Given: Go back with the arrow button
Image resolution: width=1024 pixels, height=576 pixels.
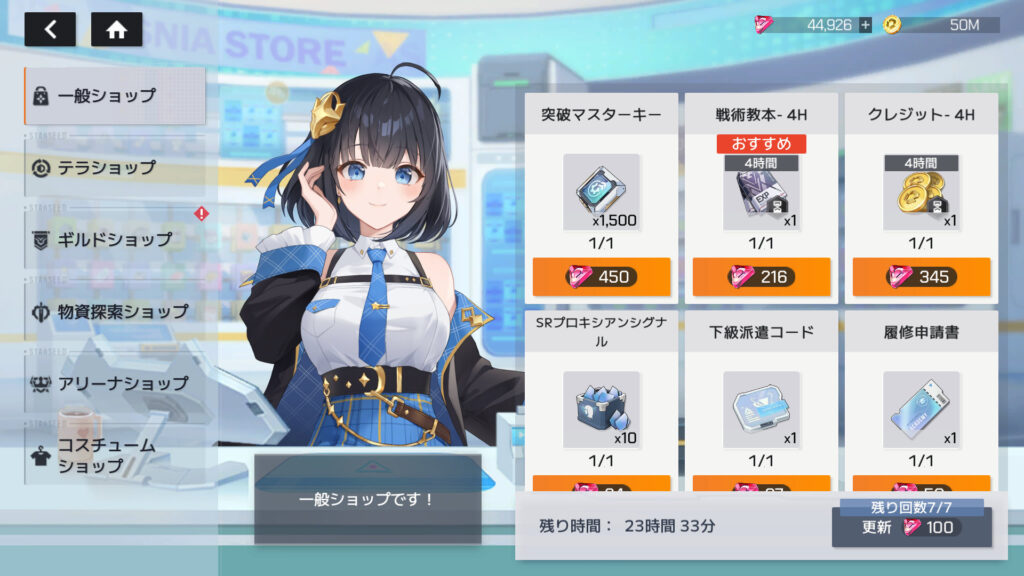Looking at the screenshot, I should tap(50, 29).
